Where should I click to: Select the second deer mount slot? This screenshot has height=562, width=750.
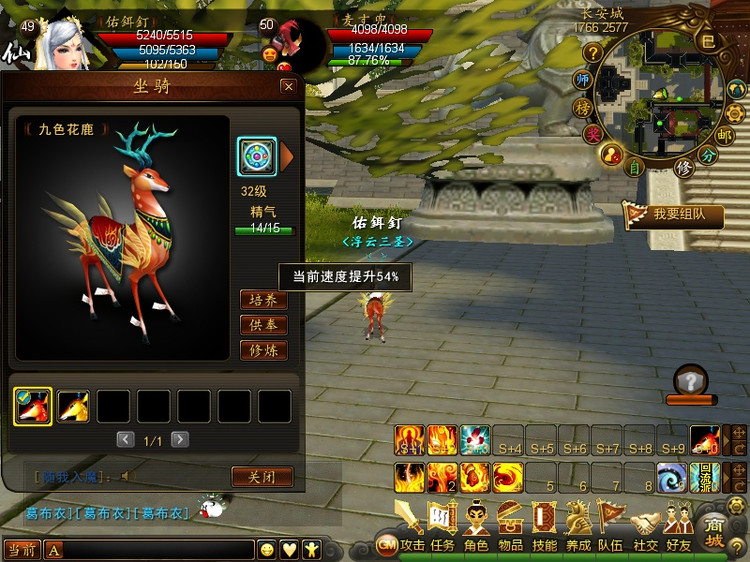(73, 406)
